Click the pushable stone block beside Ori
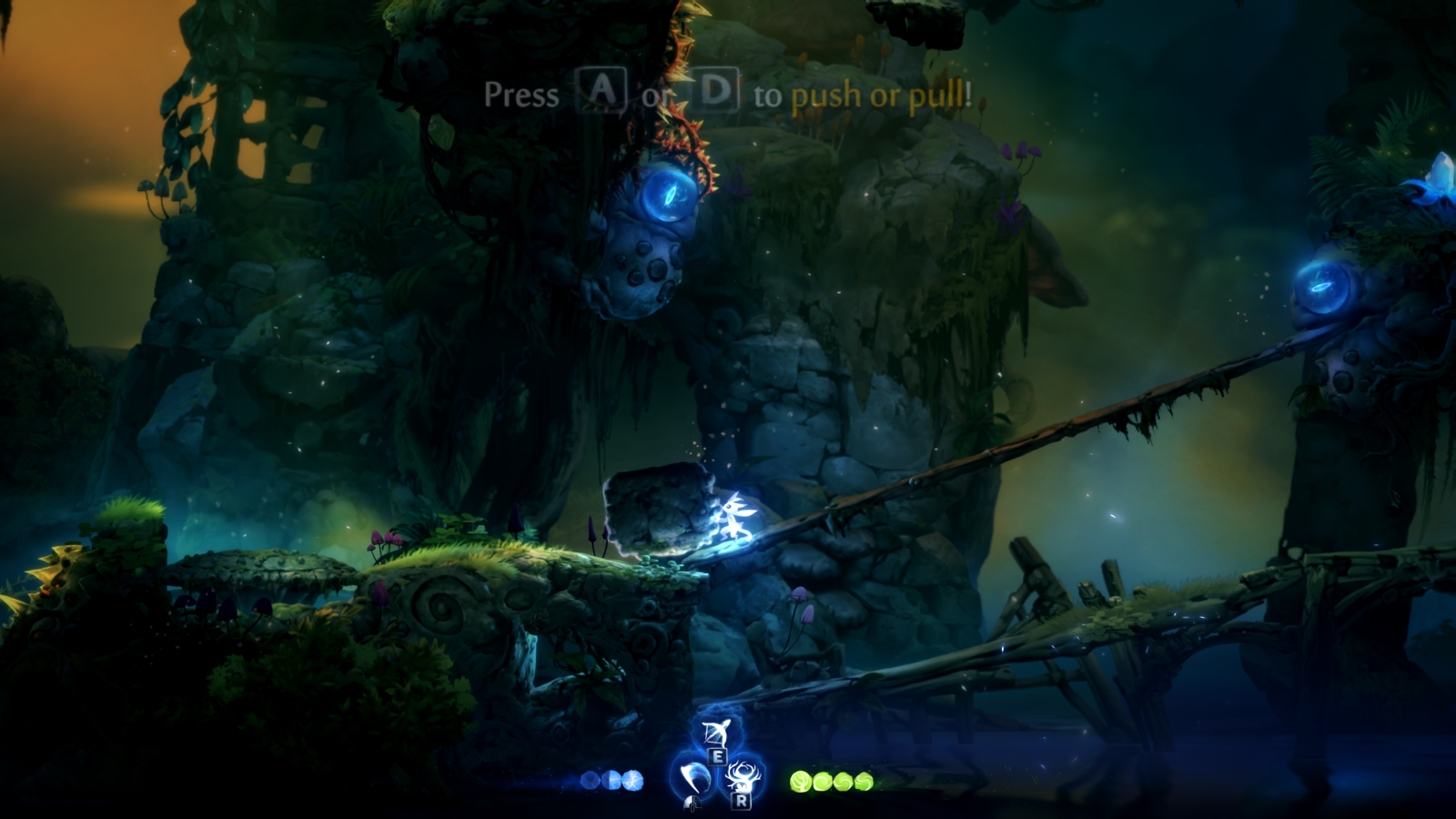The height and width of the screenshot is (819, 1456). coord(660,510)
